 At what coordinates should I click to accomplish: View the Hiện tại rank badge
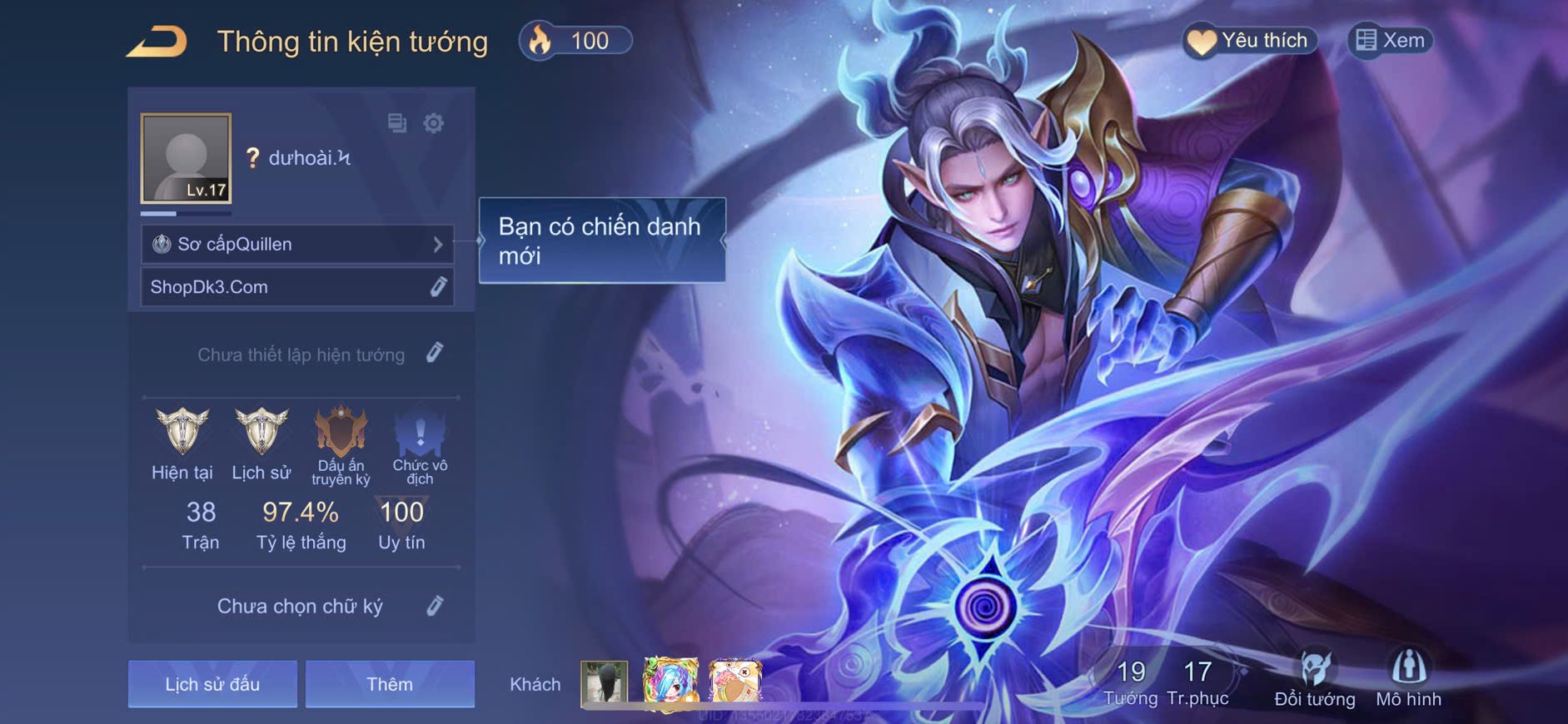pyautogui.click(x=182, y=431)
